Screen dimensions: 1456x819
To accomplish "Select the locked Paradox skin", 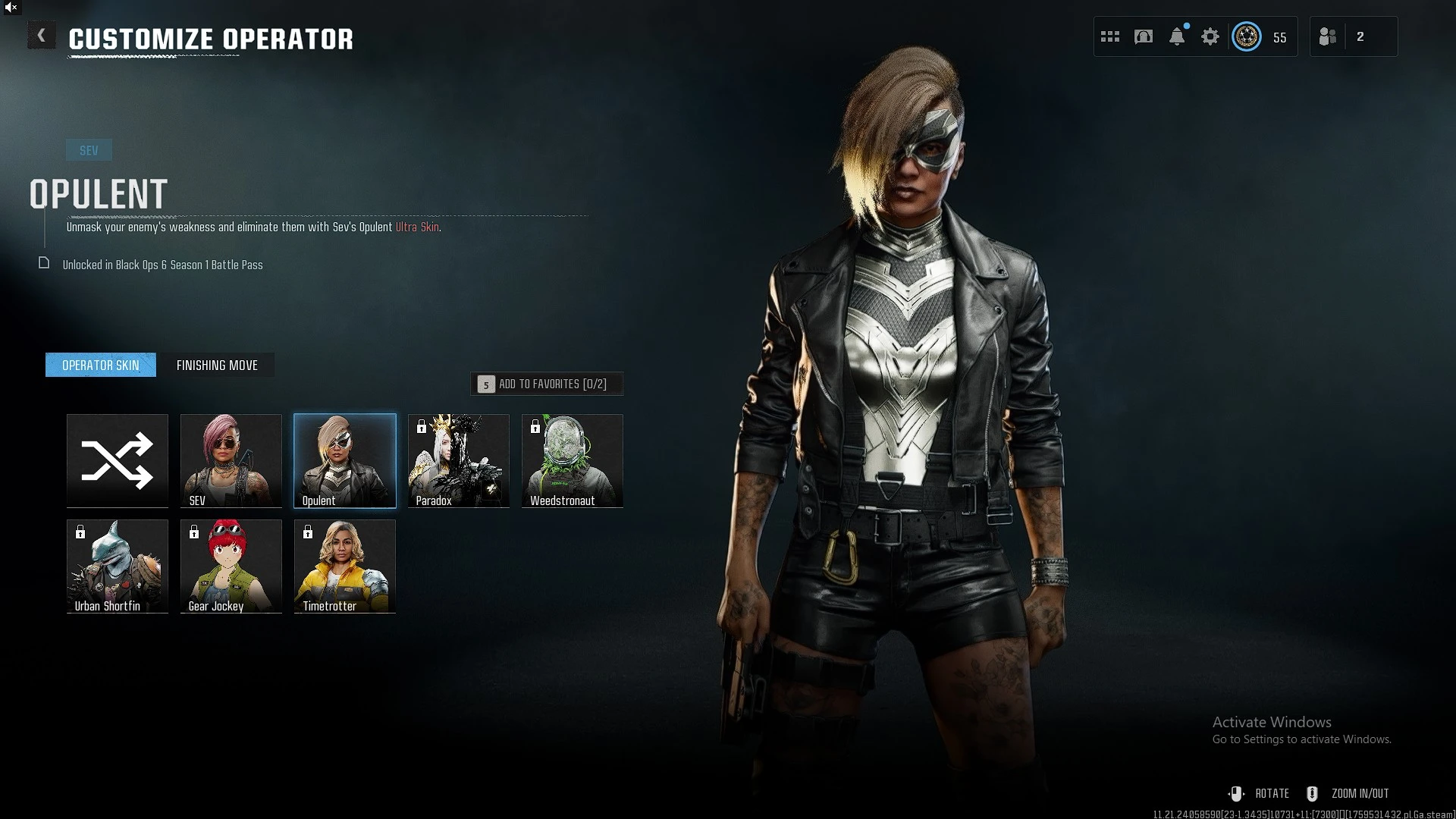I will pyautogui.click(x=459, y=460).
